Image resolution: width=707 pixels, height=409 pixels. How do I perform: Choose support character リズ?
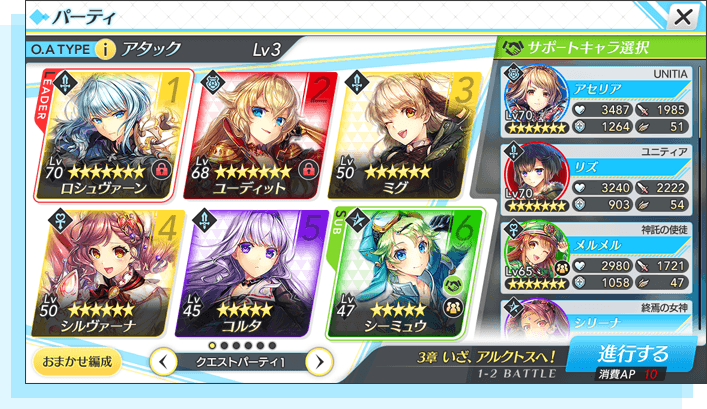click(600, 181)
